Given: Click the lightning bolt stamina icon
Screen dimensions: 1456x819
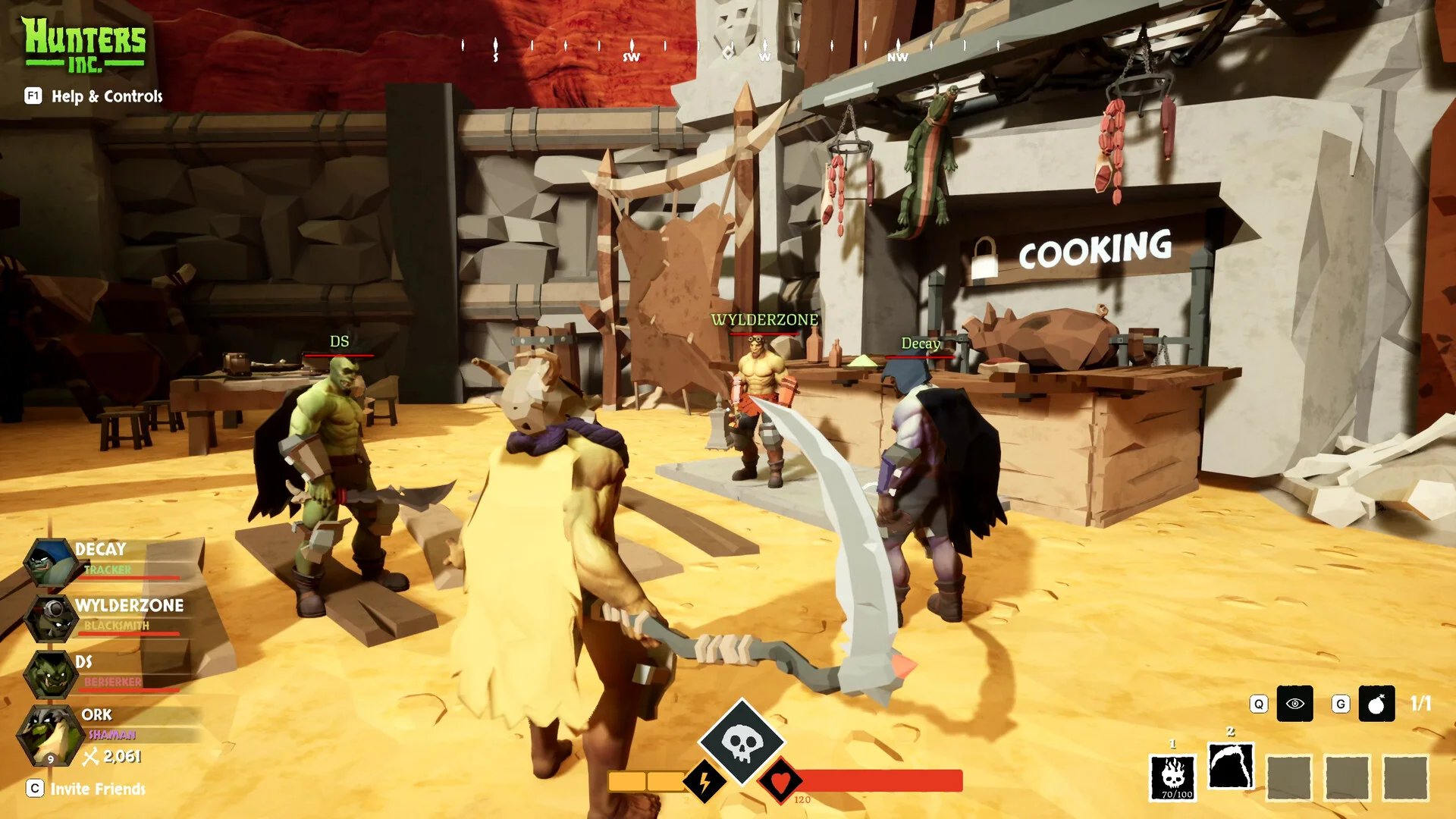Looking at the screenshot, I should 704,781.
